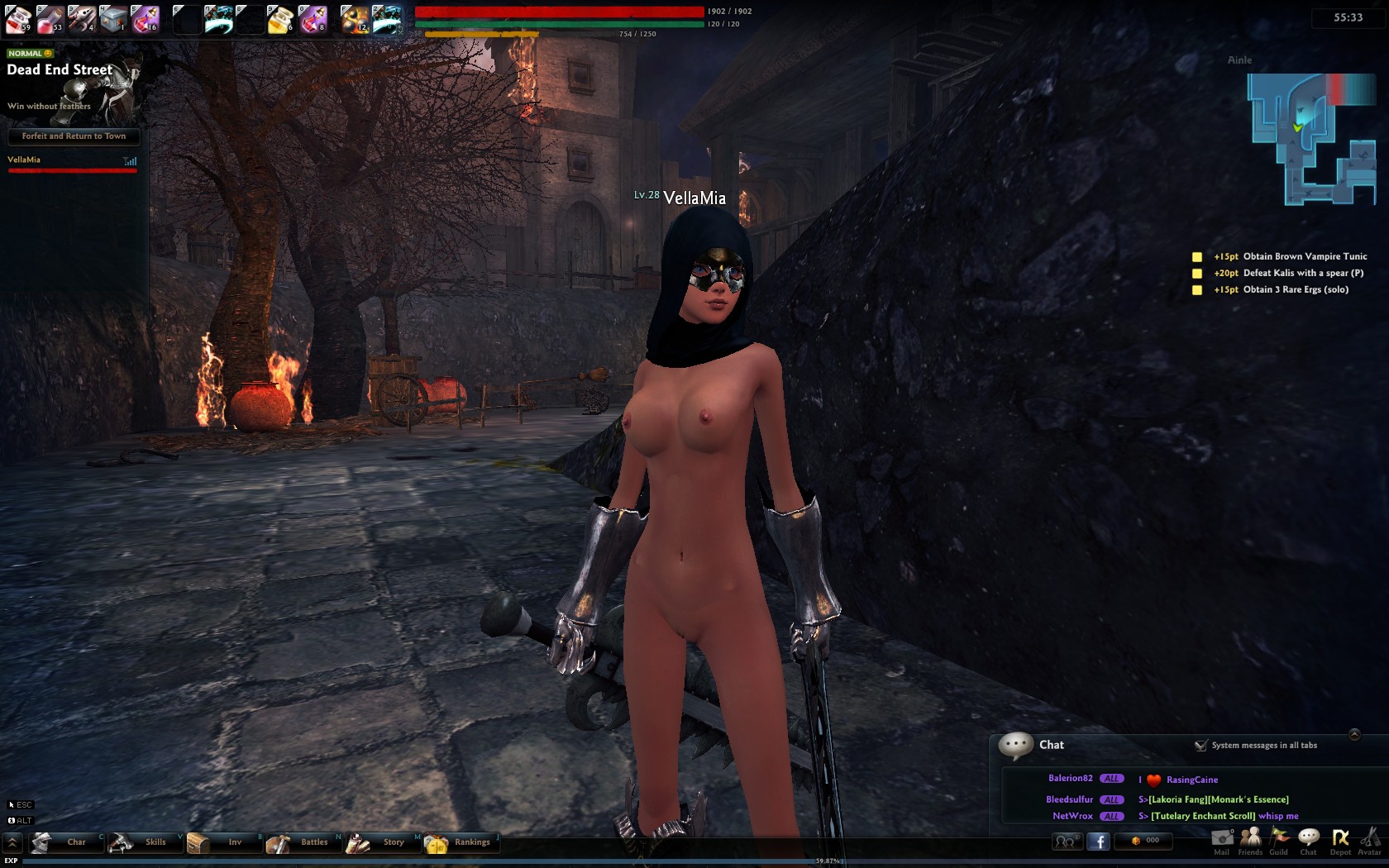
Task: Click the Lakoria Fang item link
Action: pos(1178,800)
